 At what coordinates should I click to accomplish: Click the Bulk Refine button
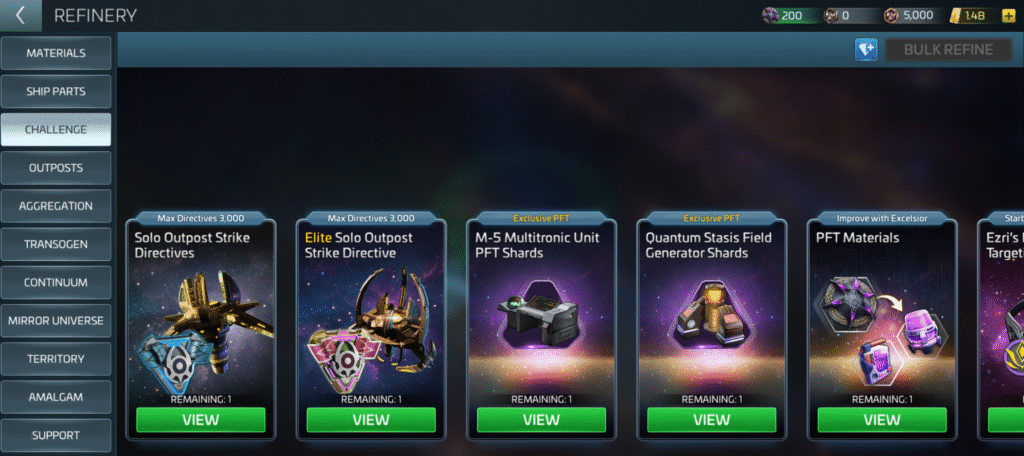(948, 50)
